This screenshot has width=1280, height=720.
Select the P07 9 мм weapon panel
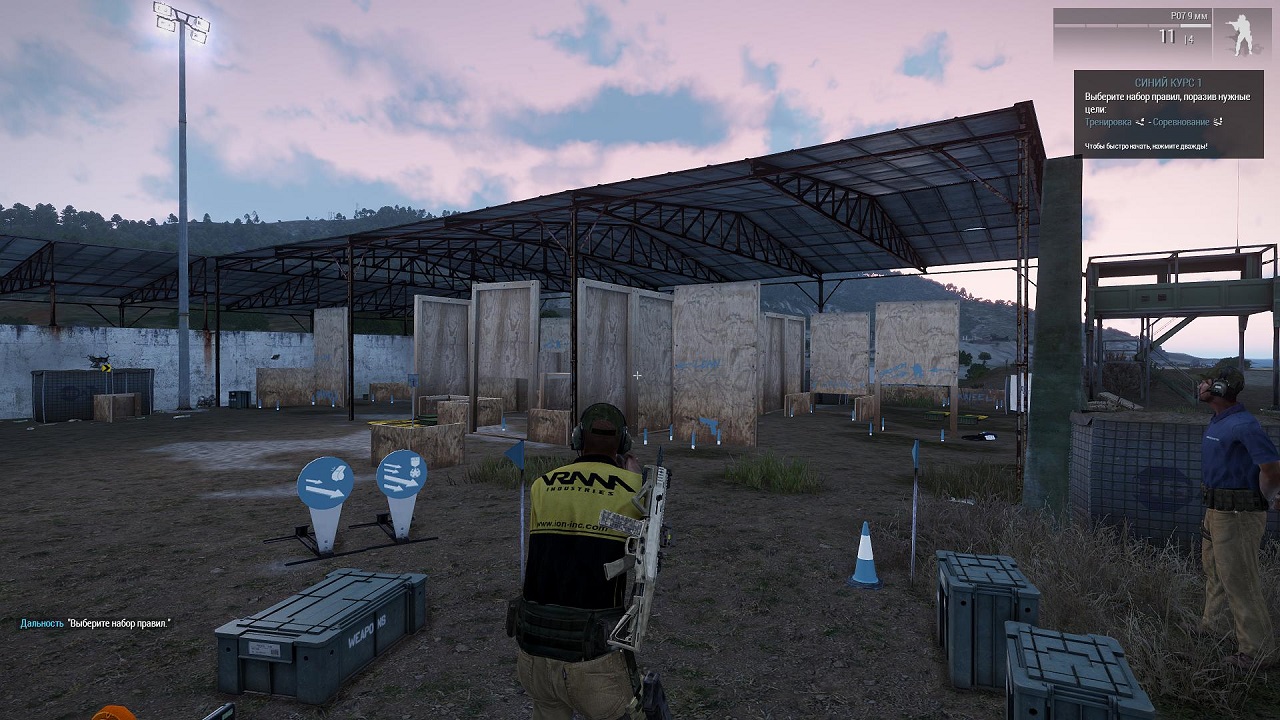click(1132, 34)
